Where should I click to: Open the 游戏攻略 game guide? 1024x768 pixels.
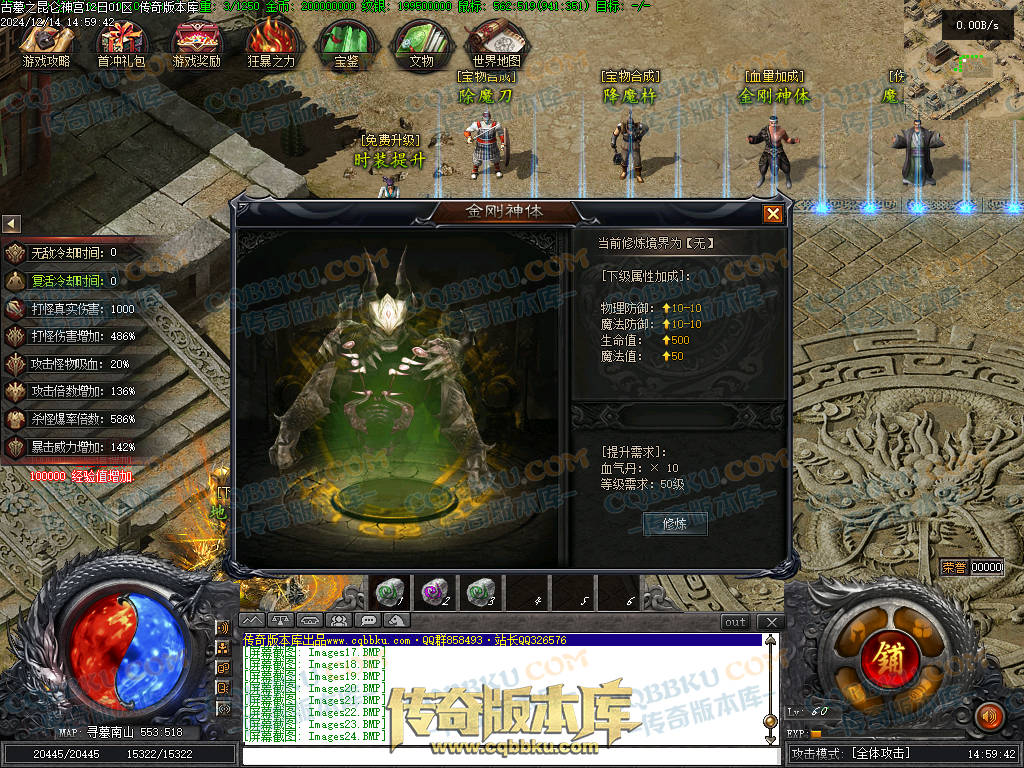pos(45,42)
